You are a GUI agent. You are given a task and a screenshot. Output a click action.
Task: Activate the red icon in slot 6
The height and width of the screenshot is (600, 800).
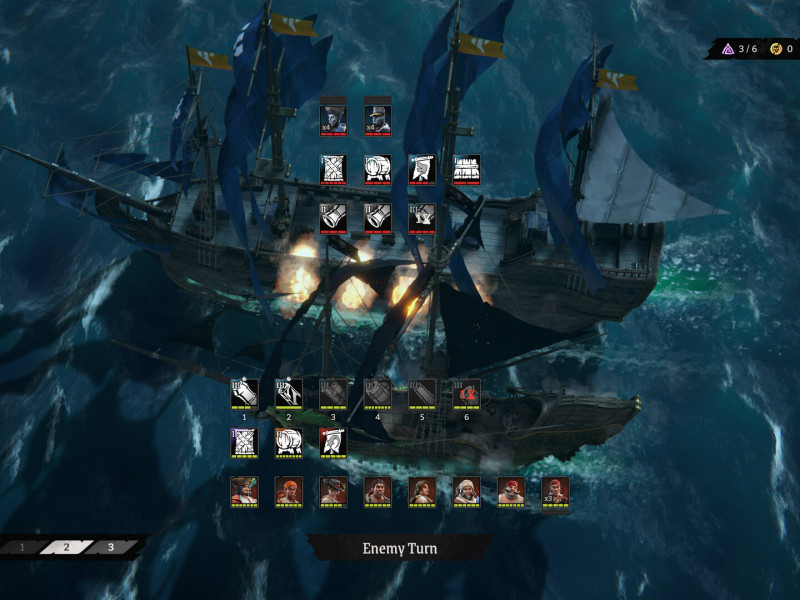pos(466,394)
